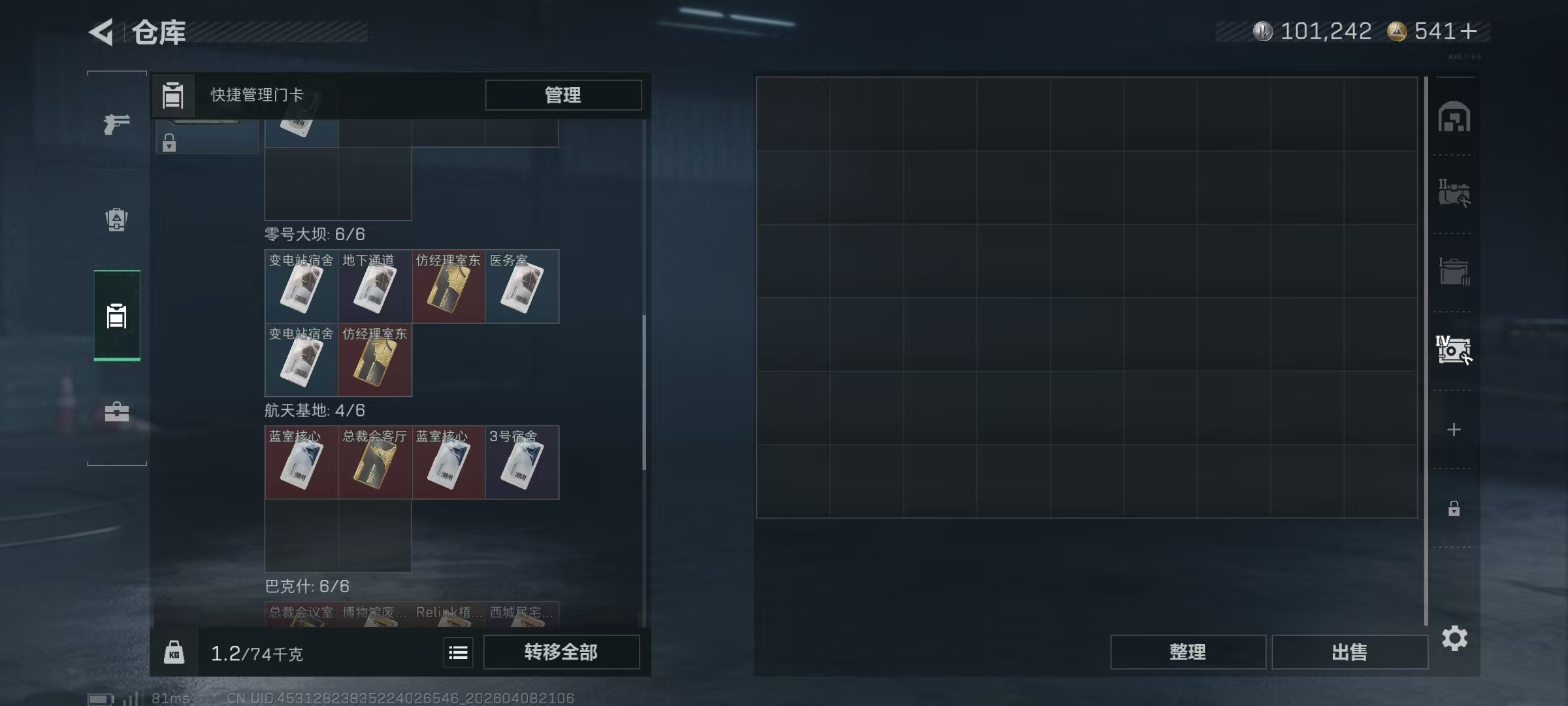Screen dimensions: 1568x706
Task: Open the 管理 keycard management button
Action: (x=563, y=95)
